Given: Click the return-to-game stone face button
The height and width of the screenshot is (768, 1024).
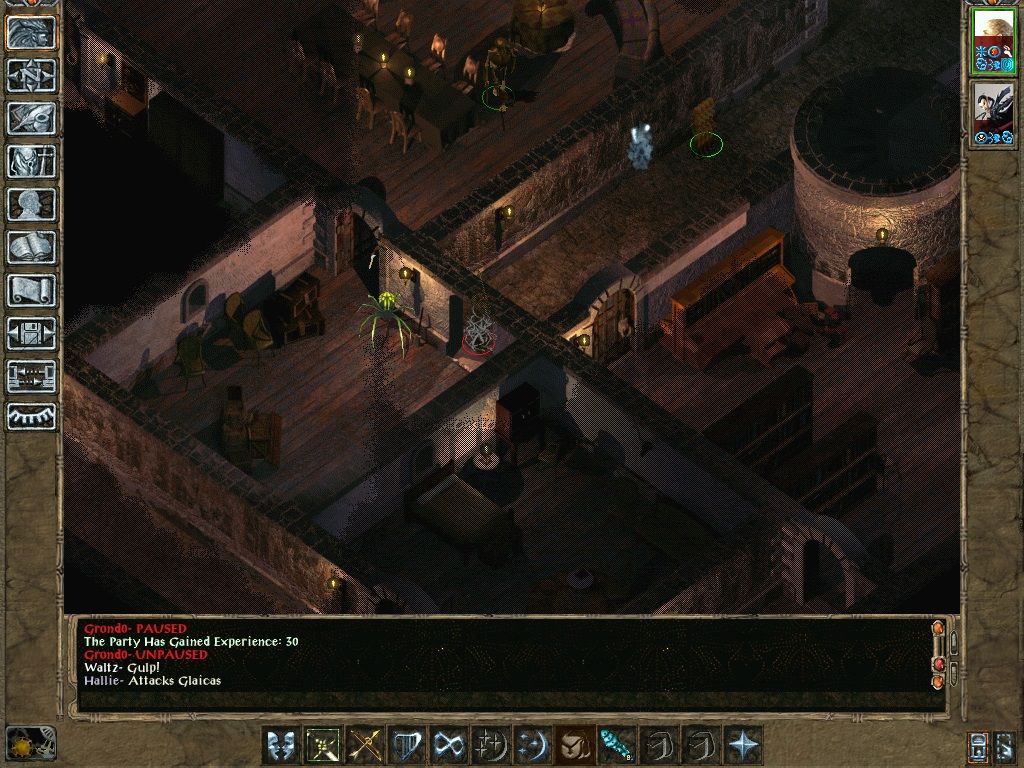Looking at the screenshot, I should pos(31,32).
